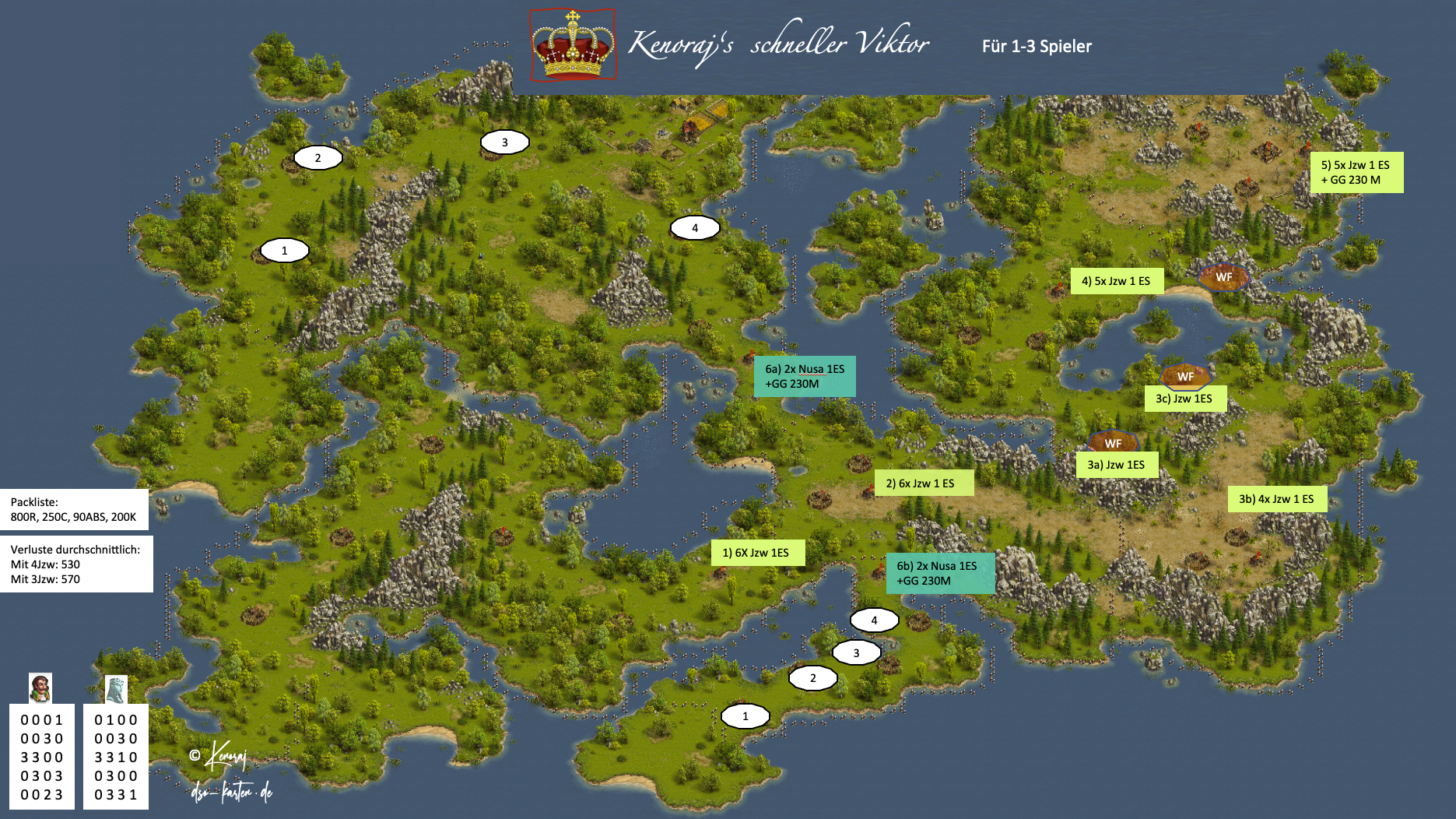Select the '1) 6X Jzw 1ES' camp marker

(757, 553)
